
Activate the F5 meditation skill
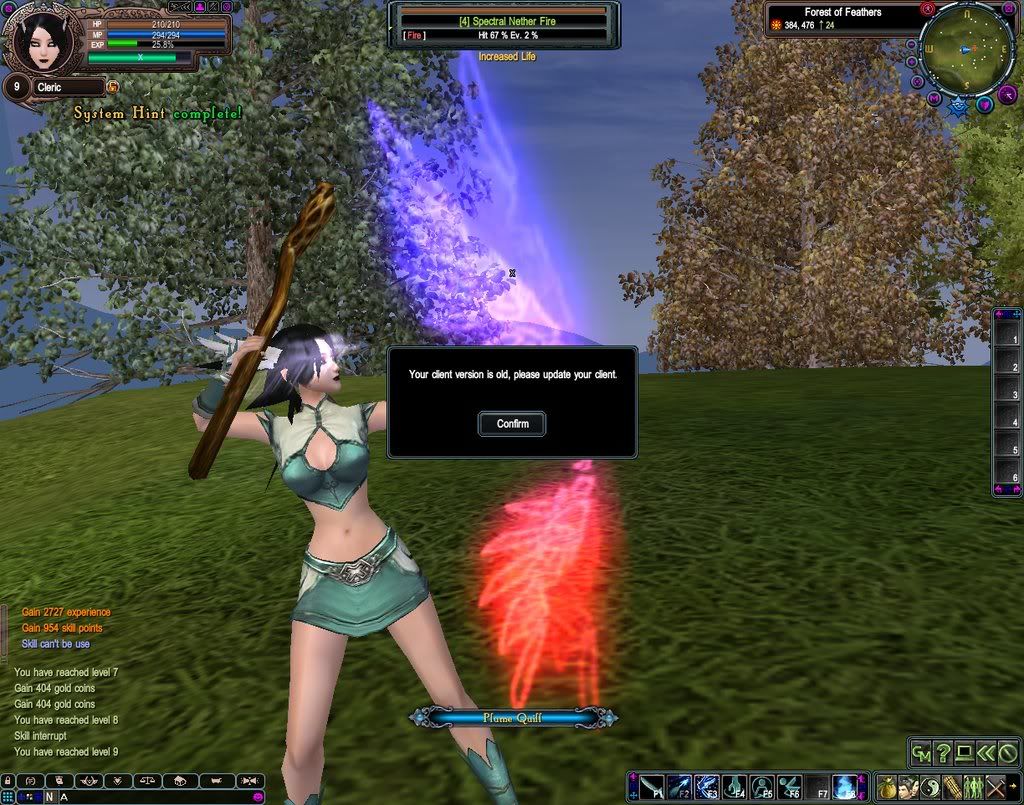tap(762, 787)
